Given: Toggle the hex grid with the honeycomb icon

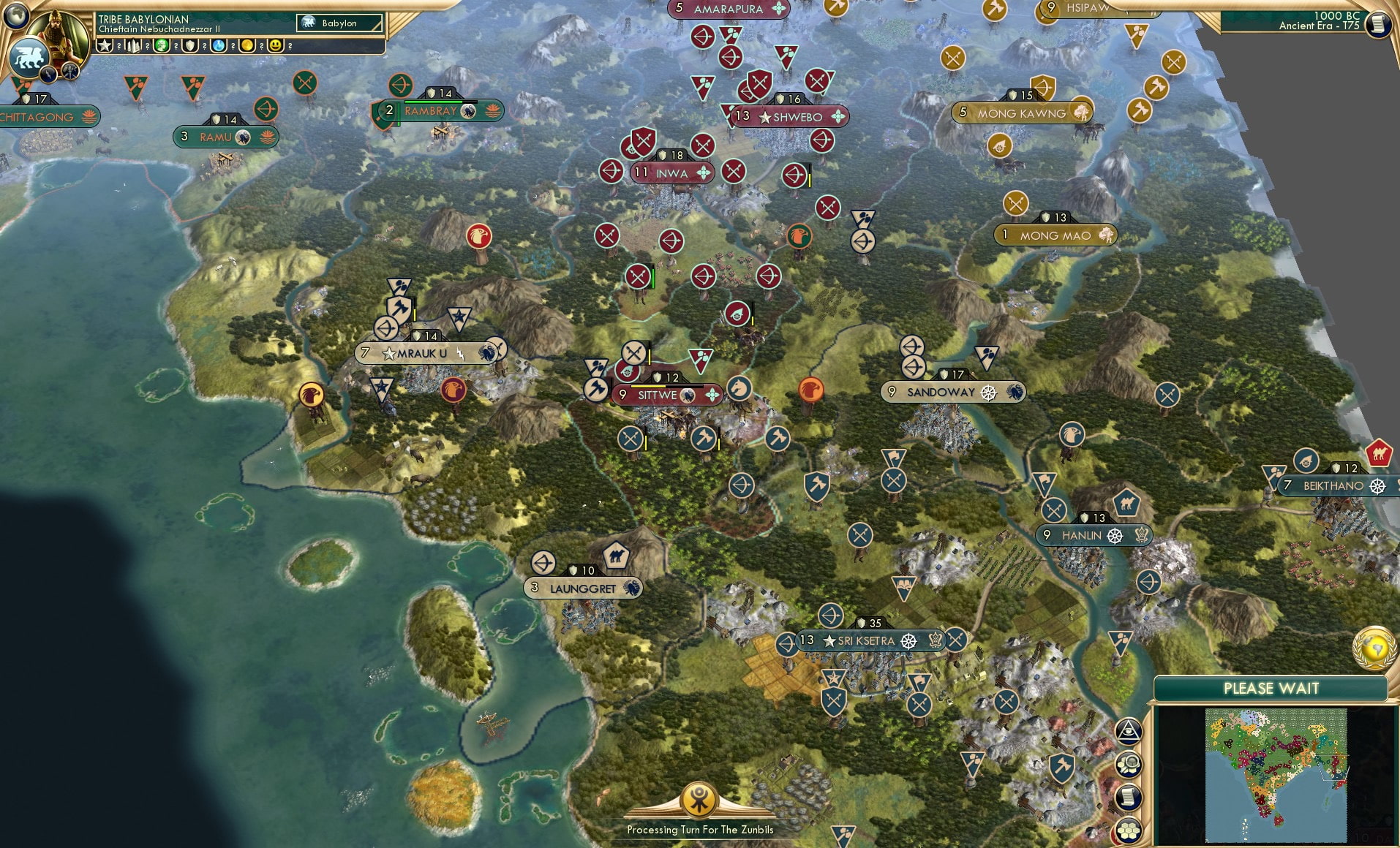Looking at the screenshot, I should (x=1129, y=828).
